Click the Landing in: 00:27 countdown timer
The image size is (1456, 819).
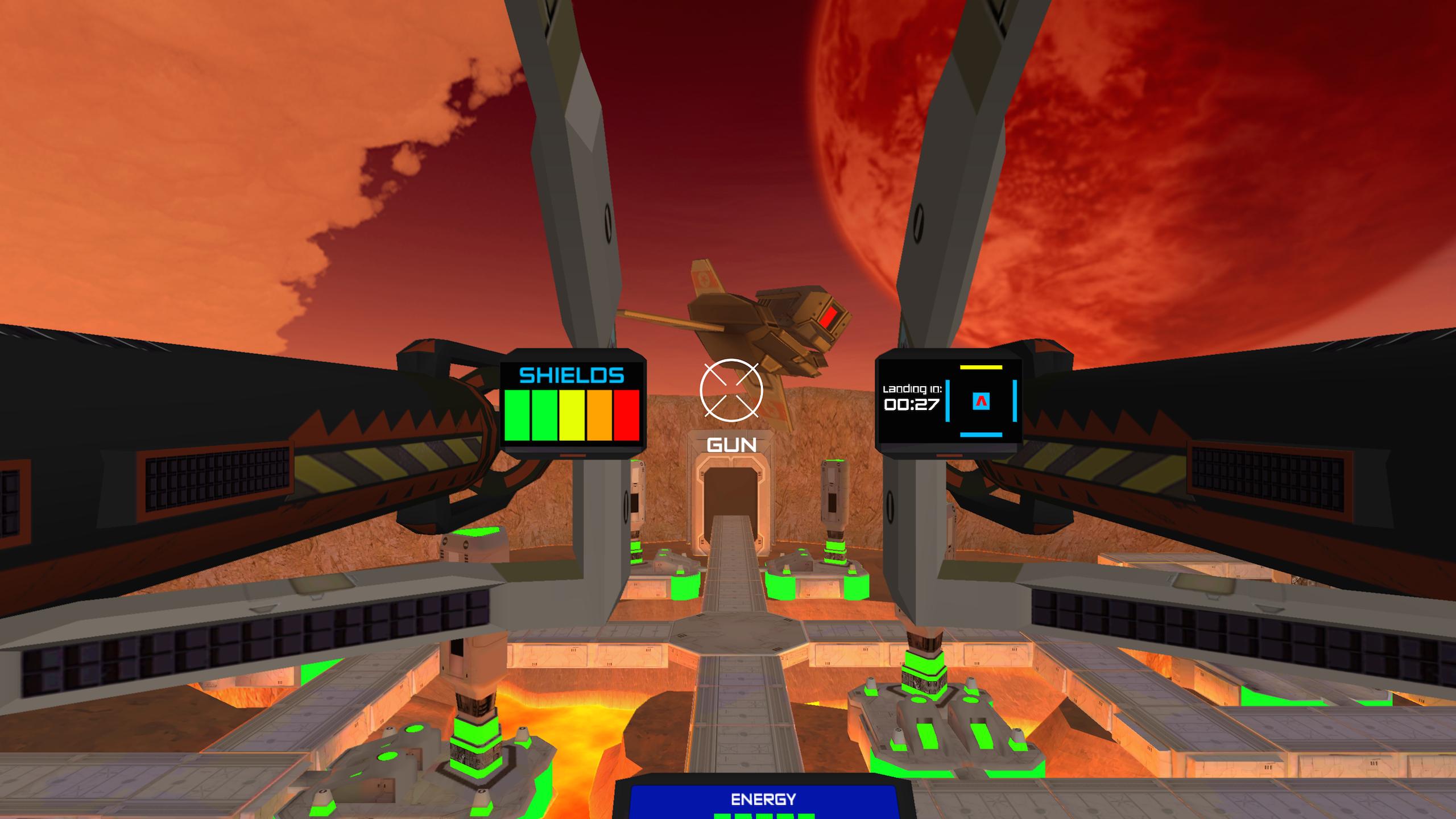click(x=911, y=398)
